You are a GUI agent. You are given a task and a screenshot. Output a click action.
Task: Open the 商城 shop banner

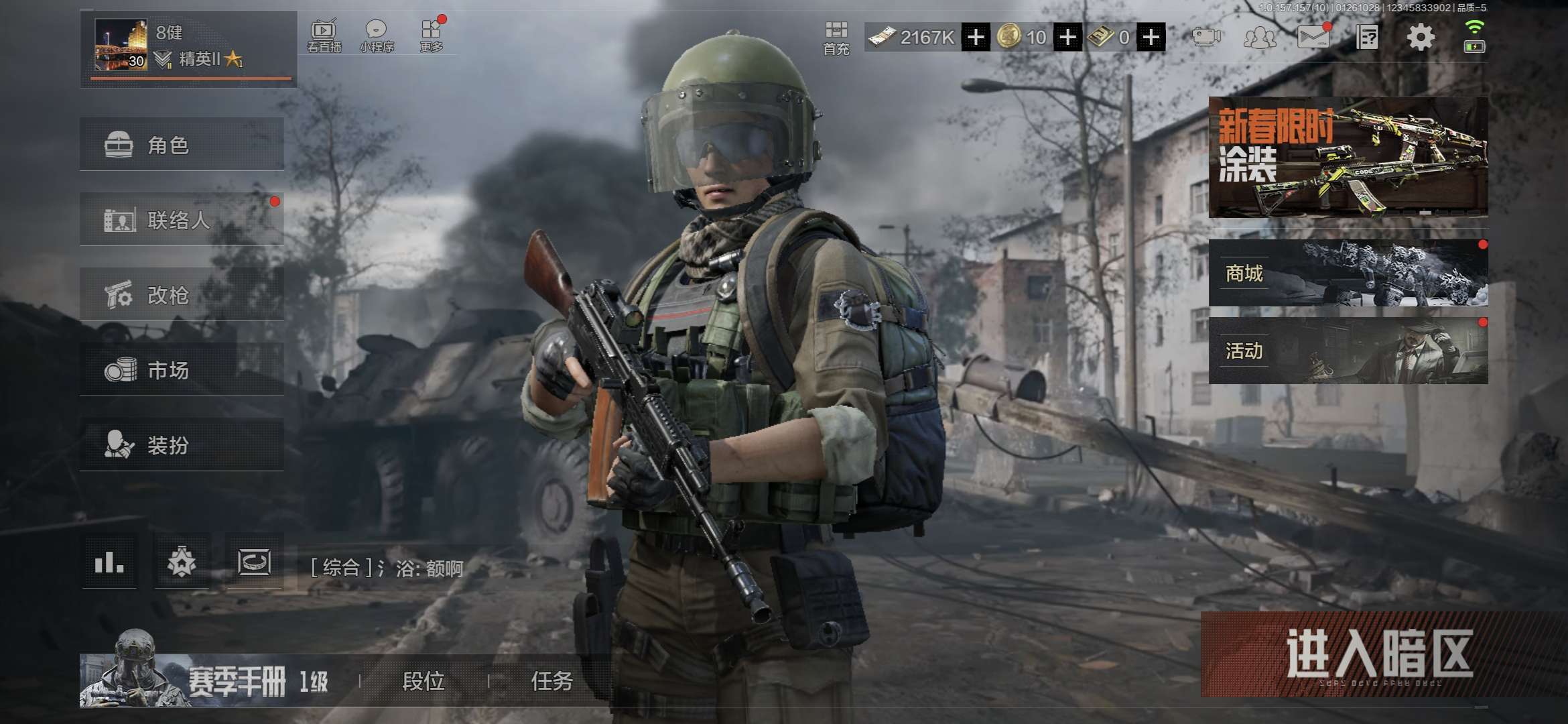pos(1348,273)
